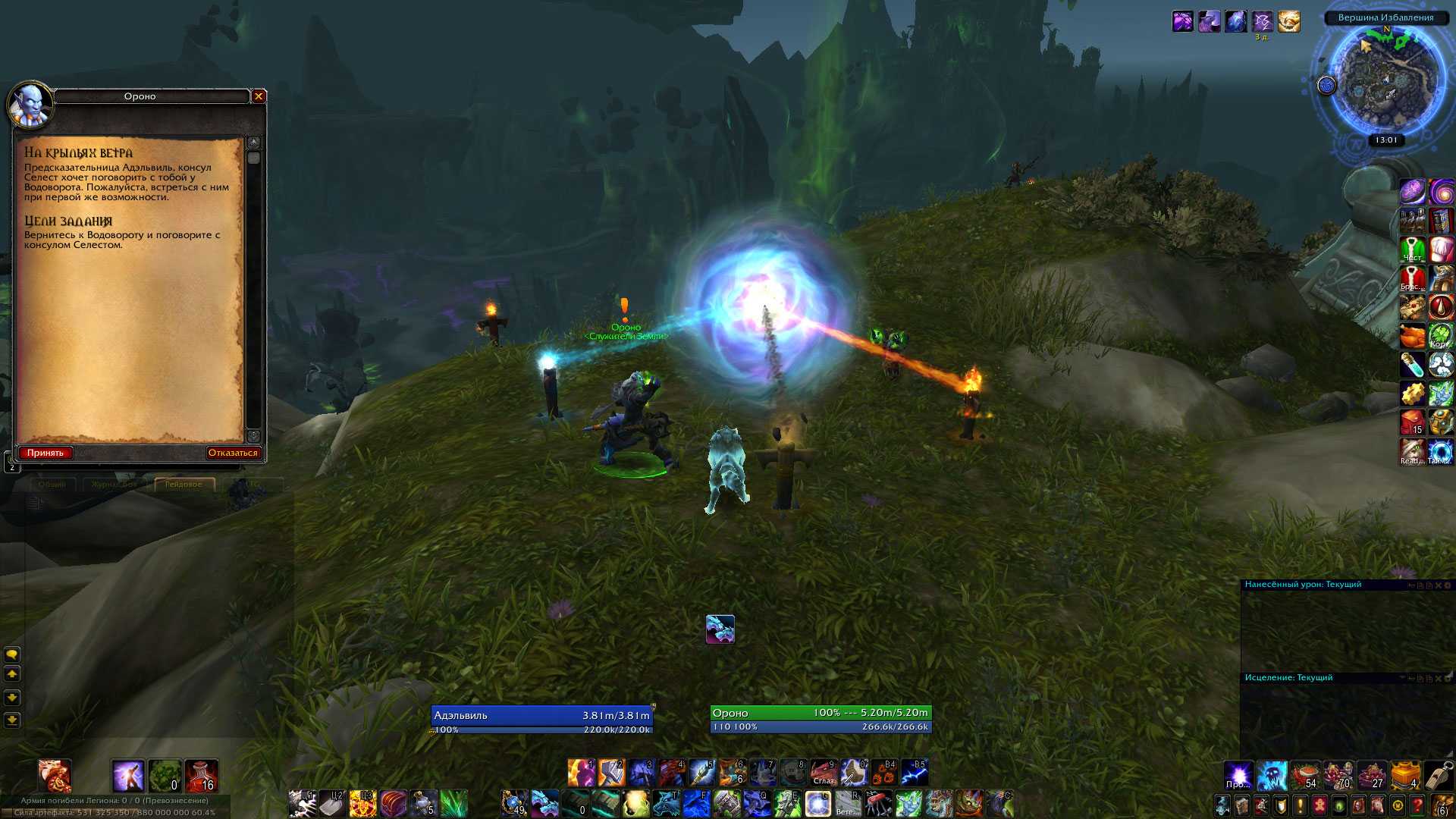Use the red dragon ability in slot 9

[824, 773]
